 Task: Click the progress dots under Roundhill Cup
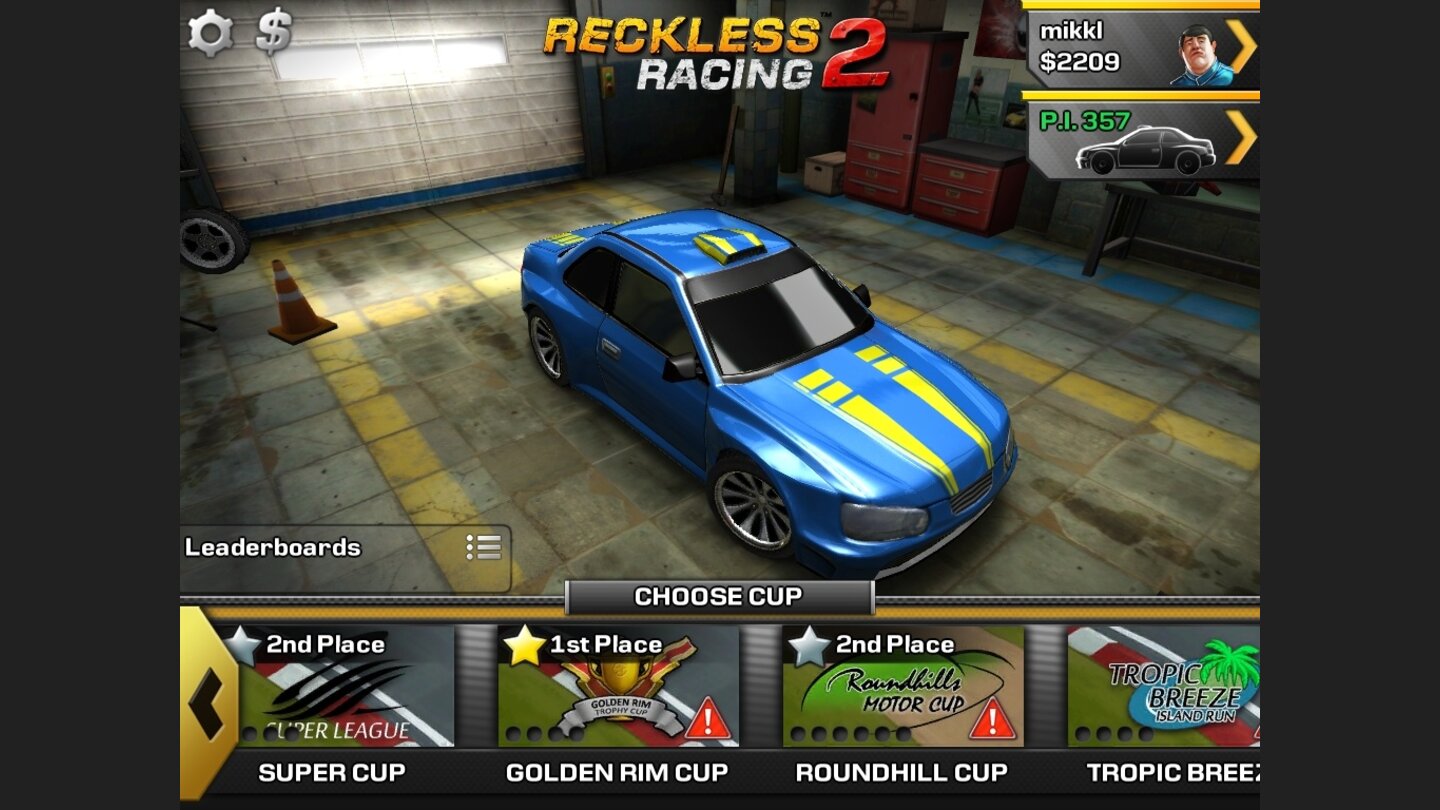click(x=850, y=731)
